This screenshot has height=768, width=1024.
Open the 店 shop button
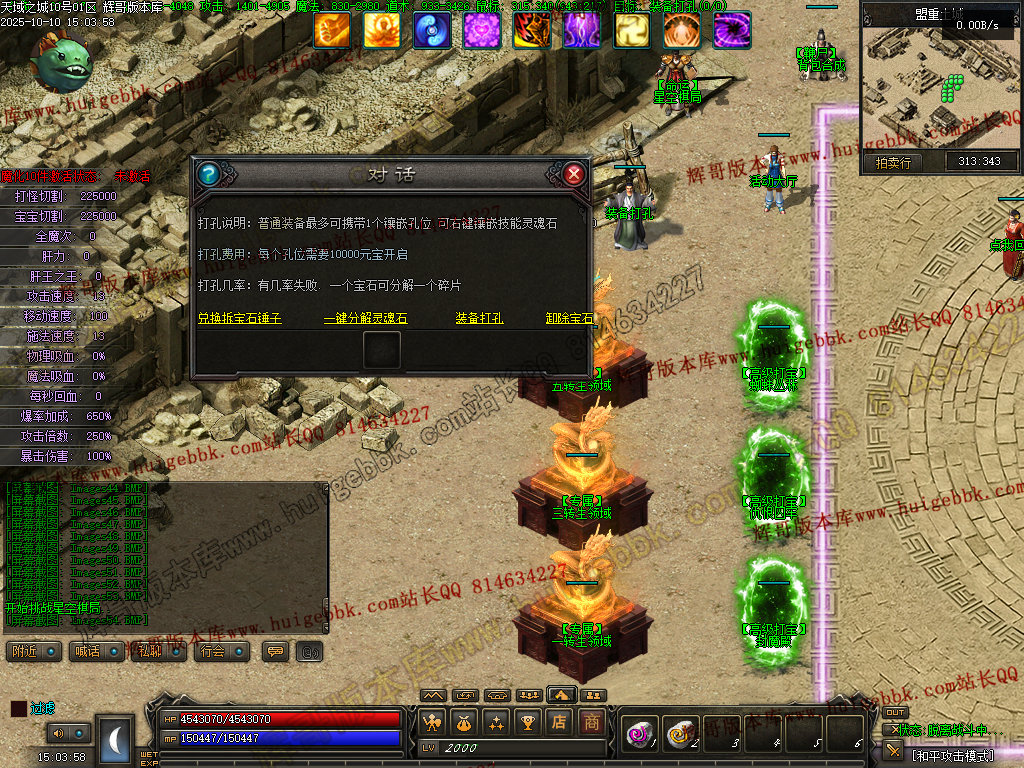560,721
